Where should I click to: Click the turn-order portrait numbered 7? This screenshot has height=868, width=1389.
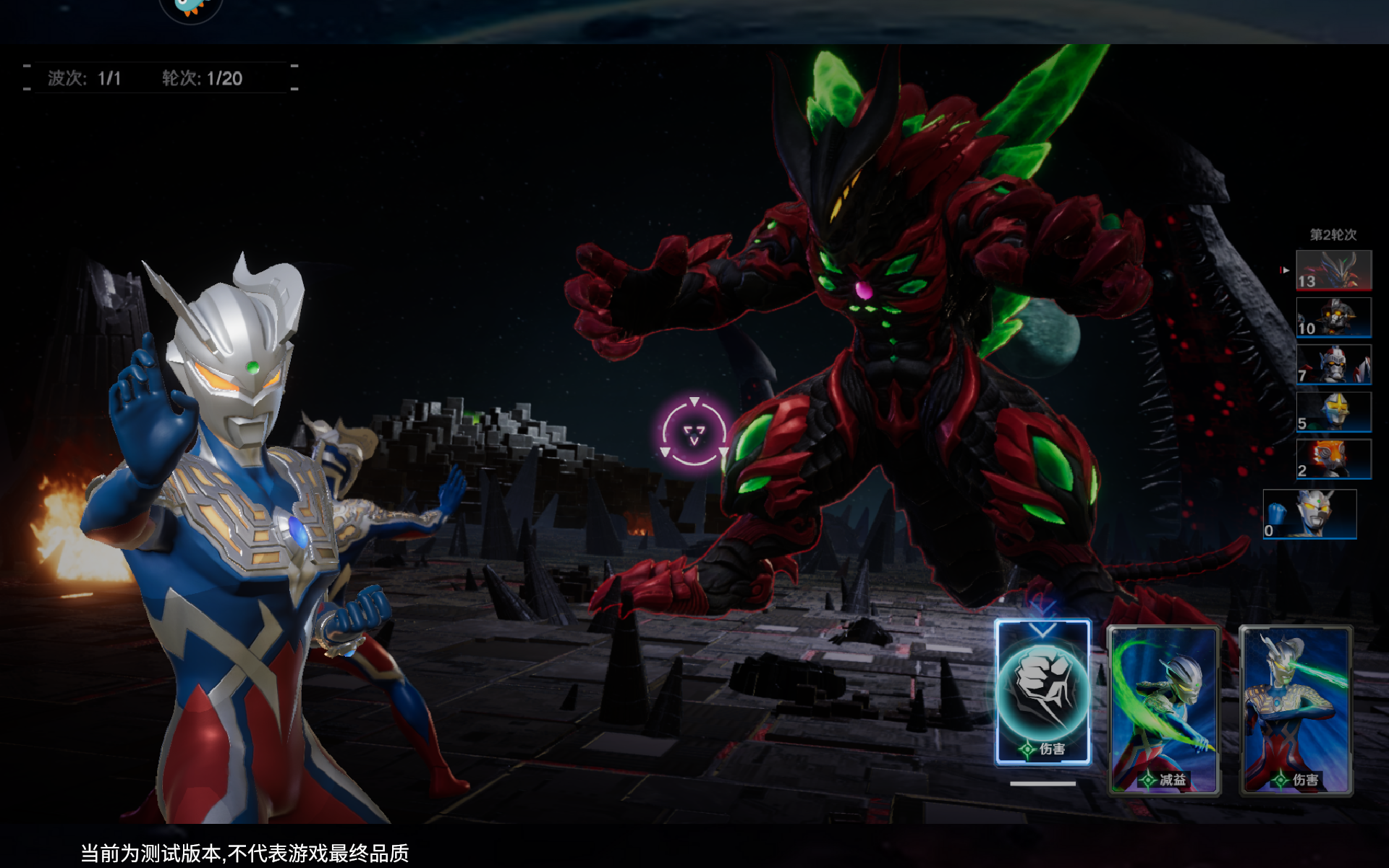(1333, 365)
